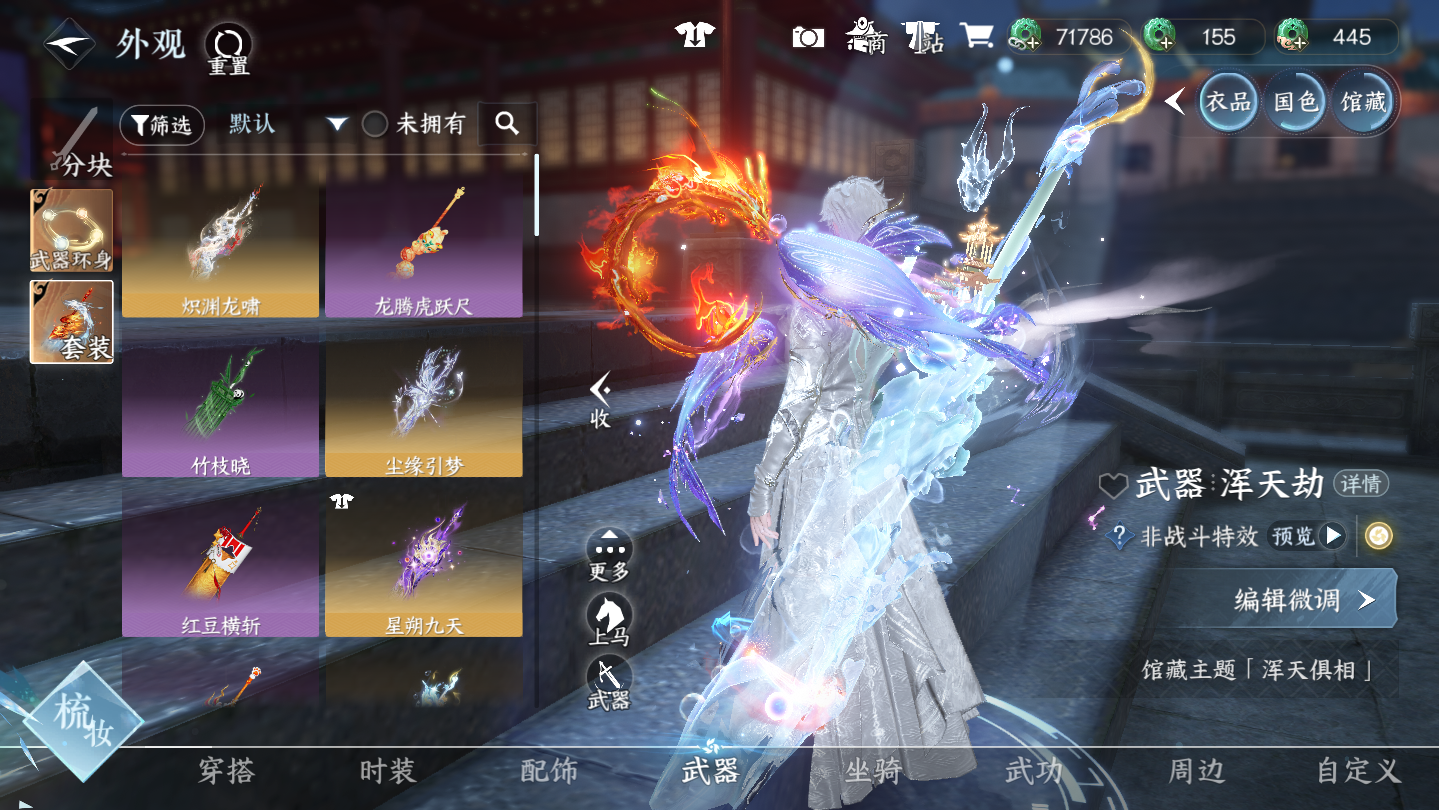The height and width of the screenshot is (810, 1439).
Task: Open the magnifier search button
Action: pyautogui.click(x=507, y=124)
